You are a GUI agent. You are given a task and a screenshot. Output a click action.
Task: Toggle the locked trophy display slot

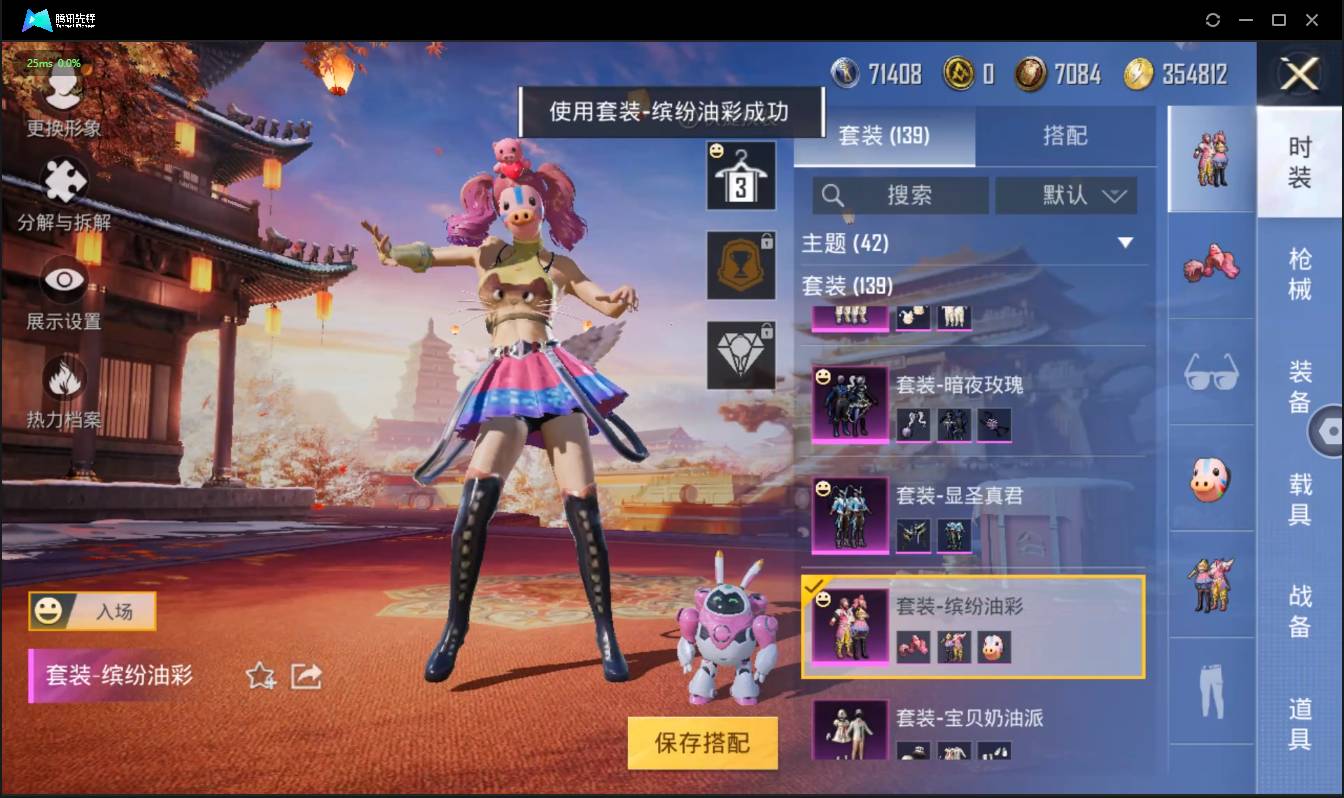click(741, 267)
